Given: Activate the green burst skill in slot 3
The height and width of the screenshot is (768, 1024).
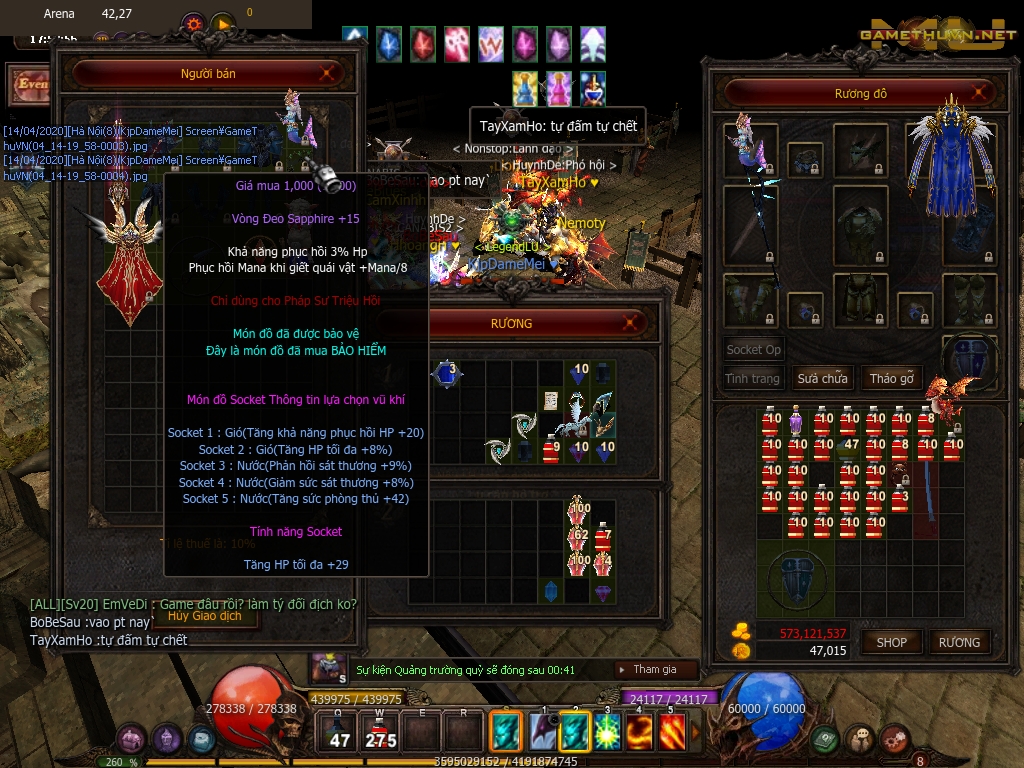Looking at the screenshot, I should coord(607,732).
